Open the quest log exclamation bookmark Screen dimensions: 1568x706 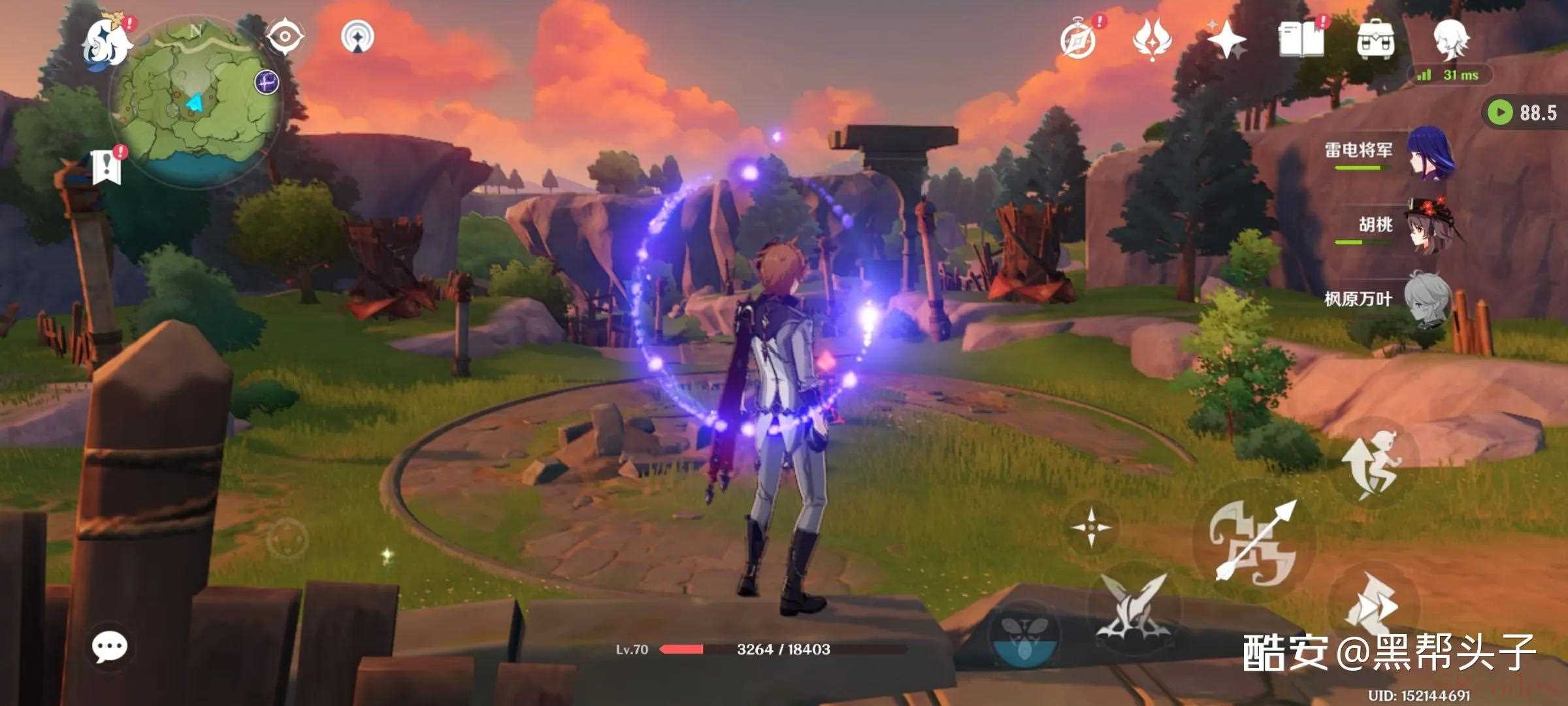coord(106,166)
